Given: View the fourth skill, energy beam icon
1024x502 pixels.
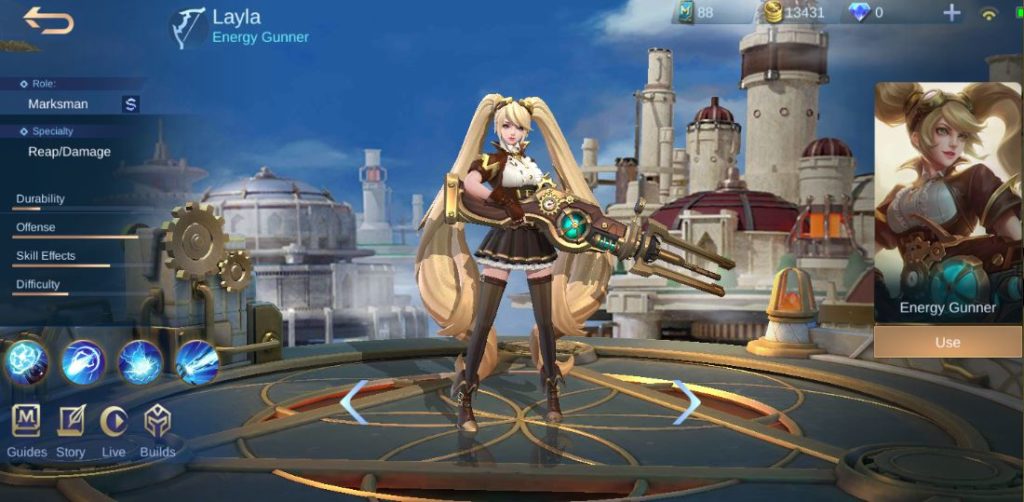Looking at the screenshot, I should [197, 361].
